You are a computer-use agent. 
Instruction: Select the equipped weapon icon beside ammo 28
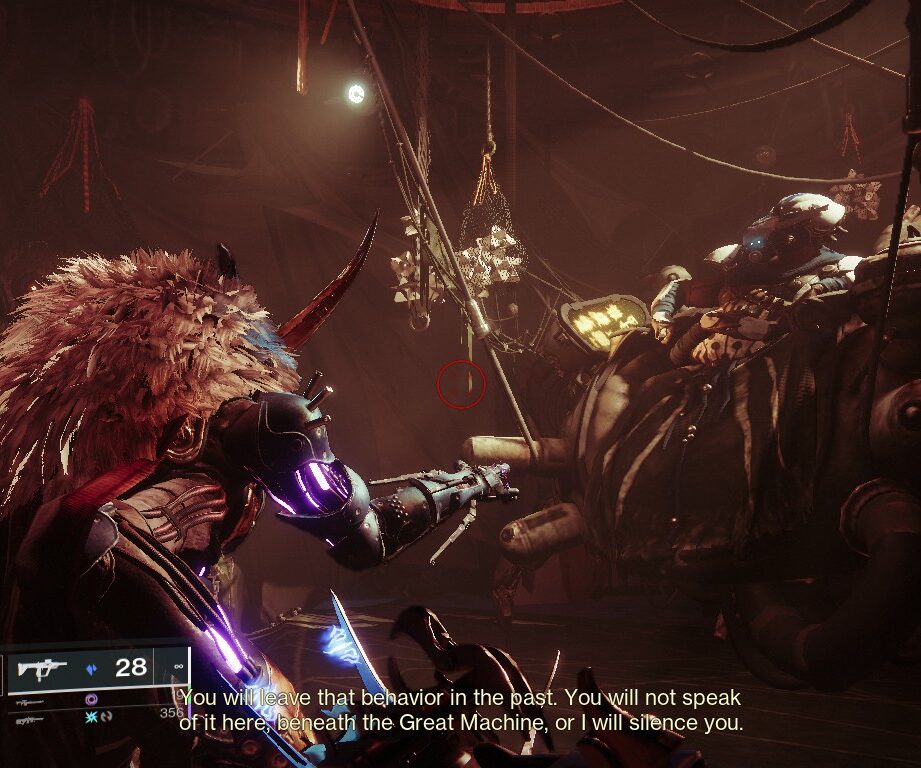point(41,667)
